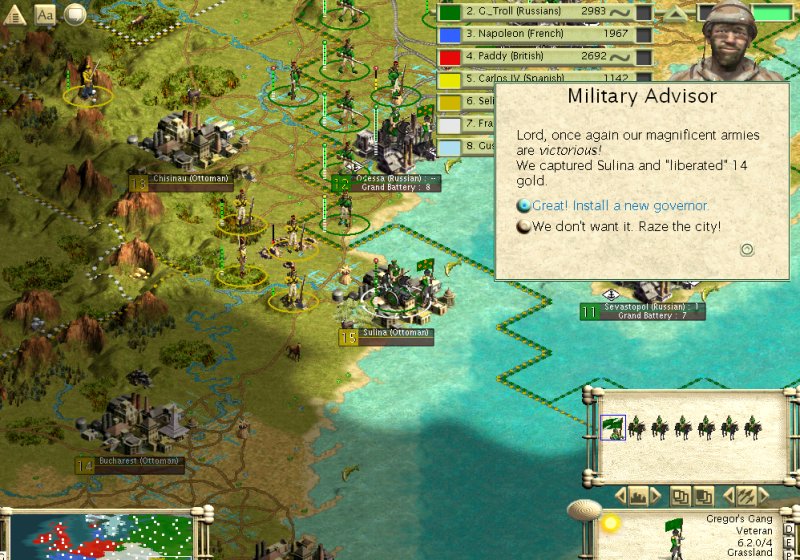This screenshot has height=560, width=800.
Task: Click the previous city arrow button
Action: click(x=620, y=495)
